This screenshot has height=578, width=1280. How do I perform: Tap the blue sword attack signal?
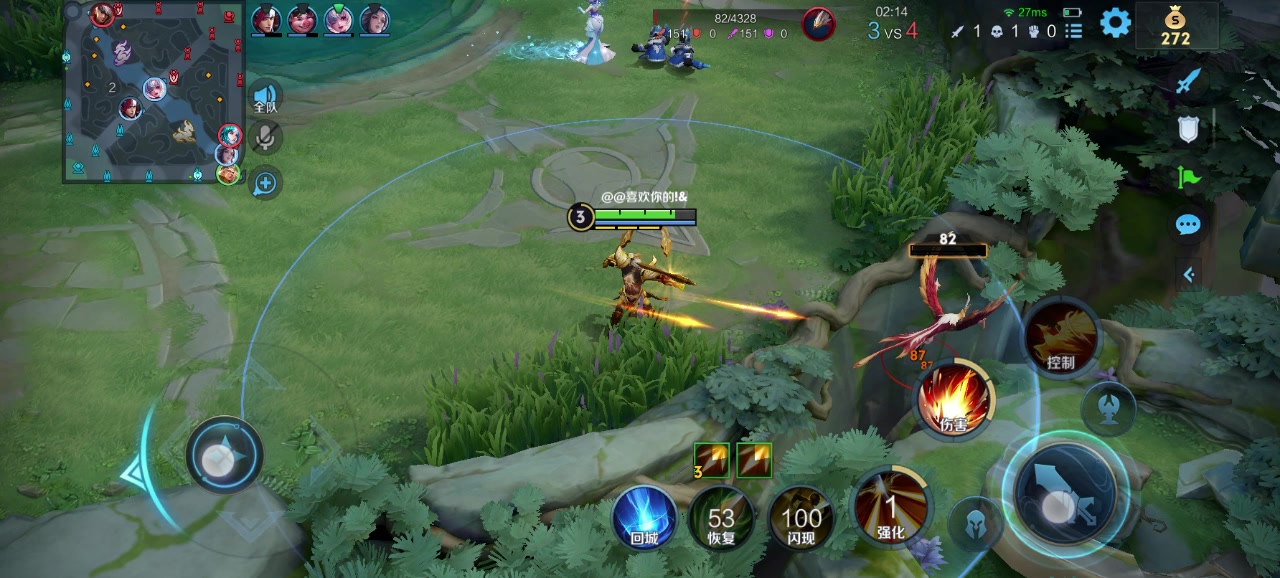[x=1187, y=81]
